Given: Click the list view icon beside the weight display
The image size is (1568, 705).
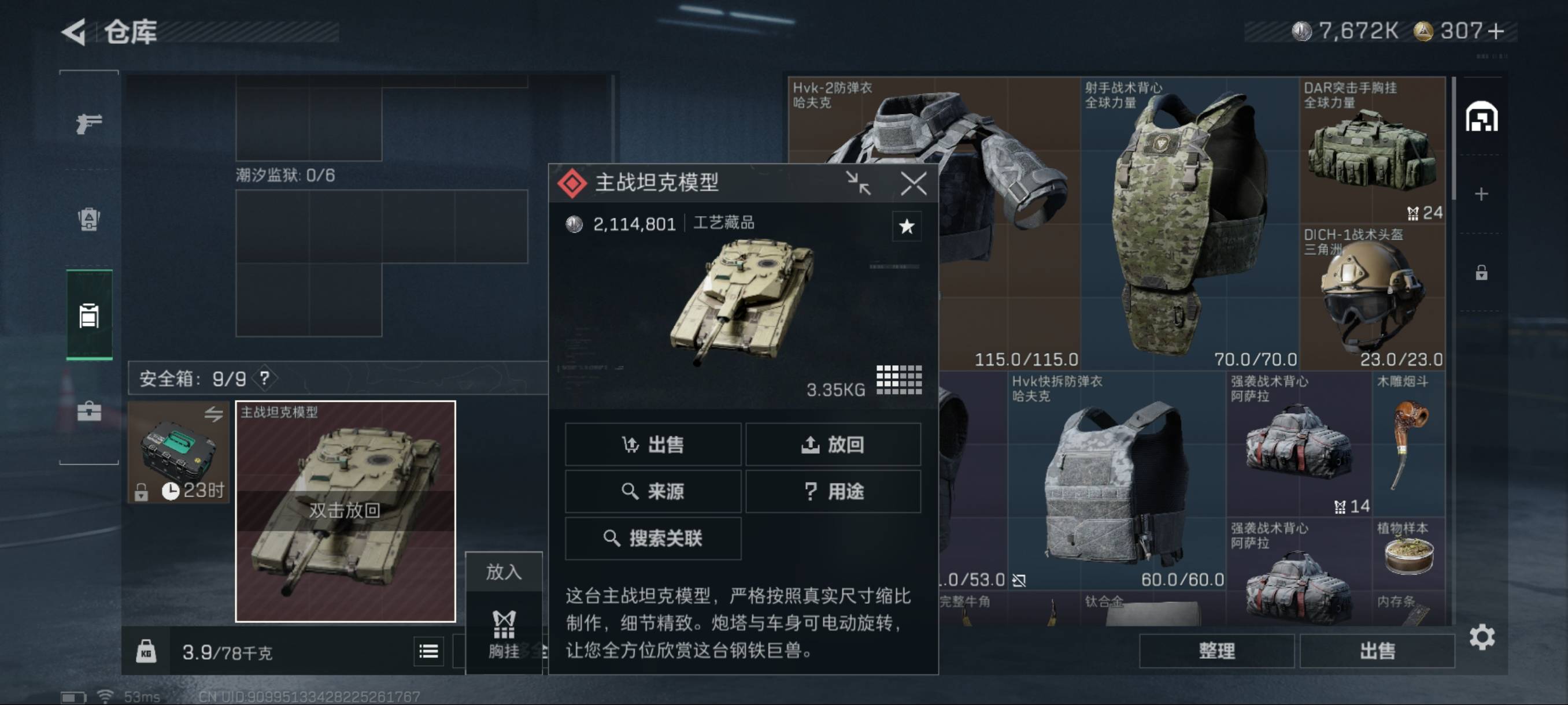Looking at the screenshot, I should pos(430,651).
